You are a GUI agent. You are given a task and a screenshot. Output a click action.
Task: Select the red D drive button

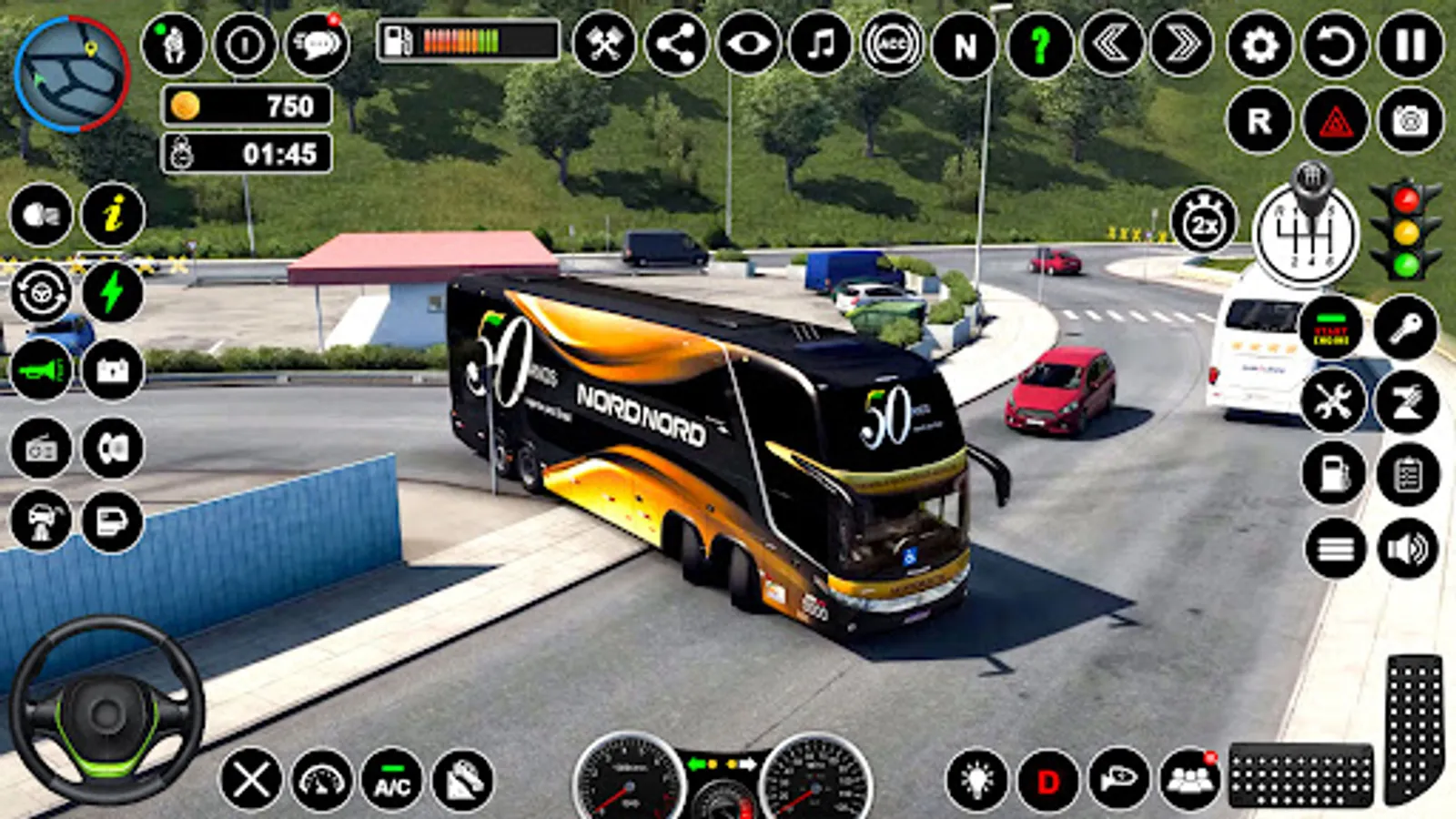[1048, 781]
